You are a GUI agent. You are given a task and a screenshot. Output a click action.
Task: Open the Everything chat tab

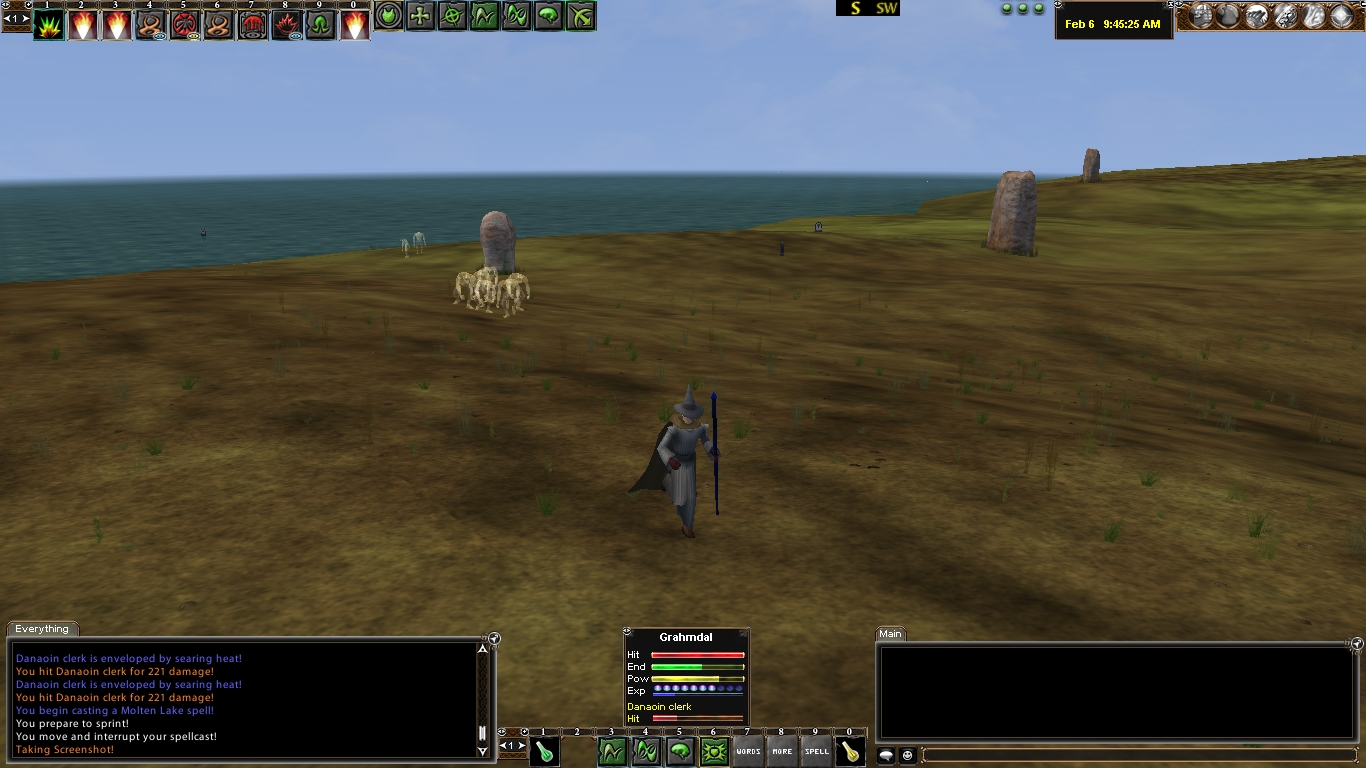coord(42,629)
